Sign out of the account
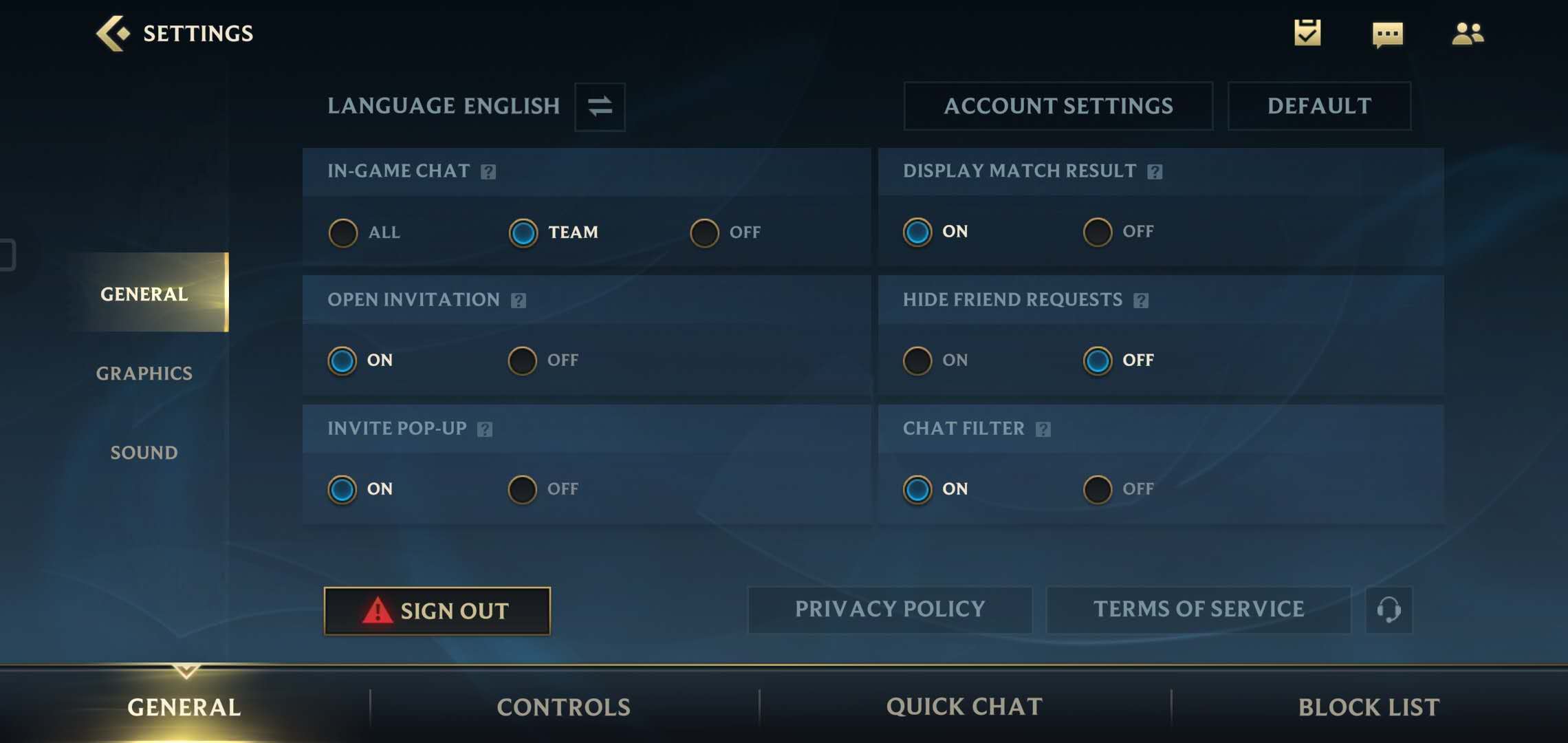1568x743 pixels. (x=437, y=611)
